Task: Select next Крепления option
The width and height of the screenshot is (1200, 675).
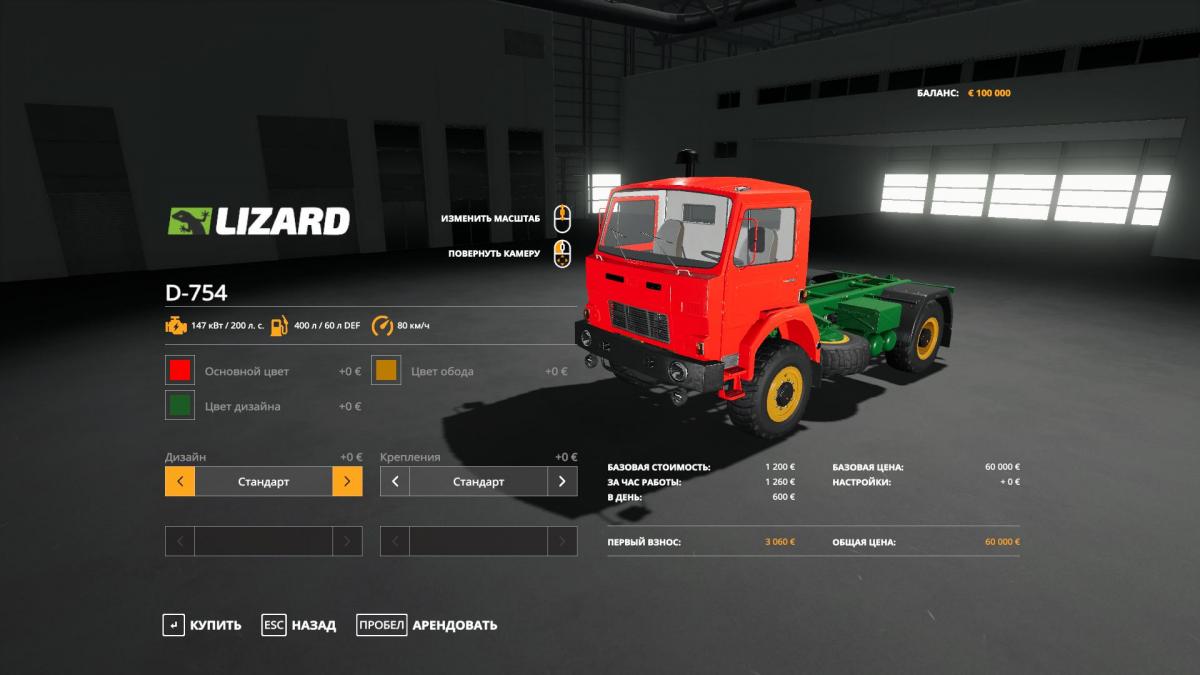Action: click(562, 482)
